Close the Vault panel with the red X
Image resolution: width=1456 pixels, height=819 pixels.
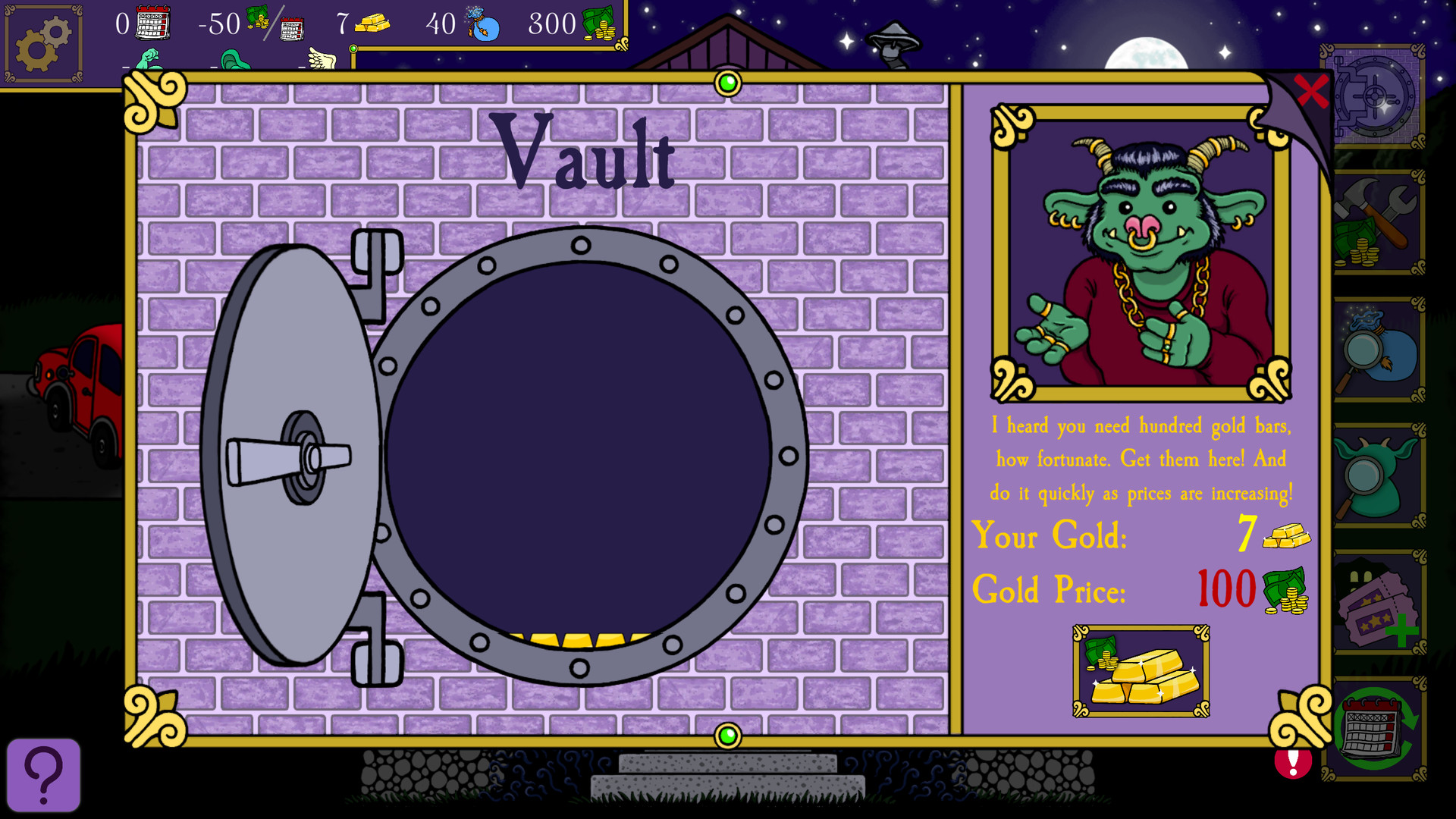1311,89
